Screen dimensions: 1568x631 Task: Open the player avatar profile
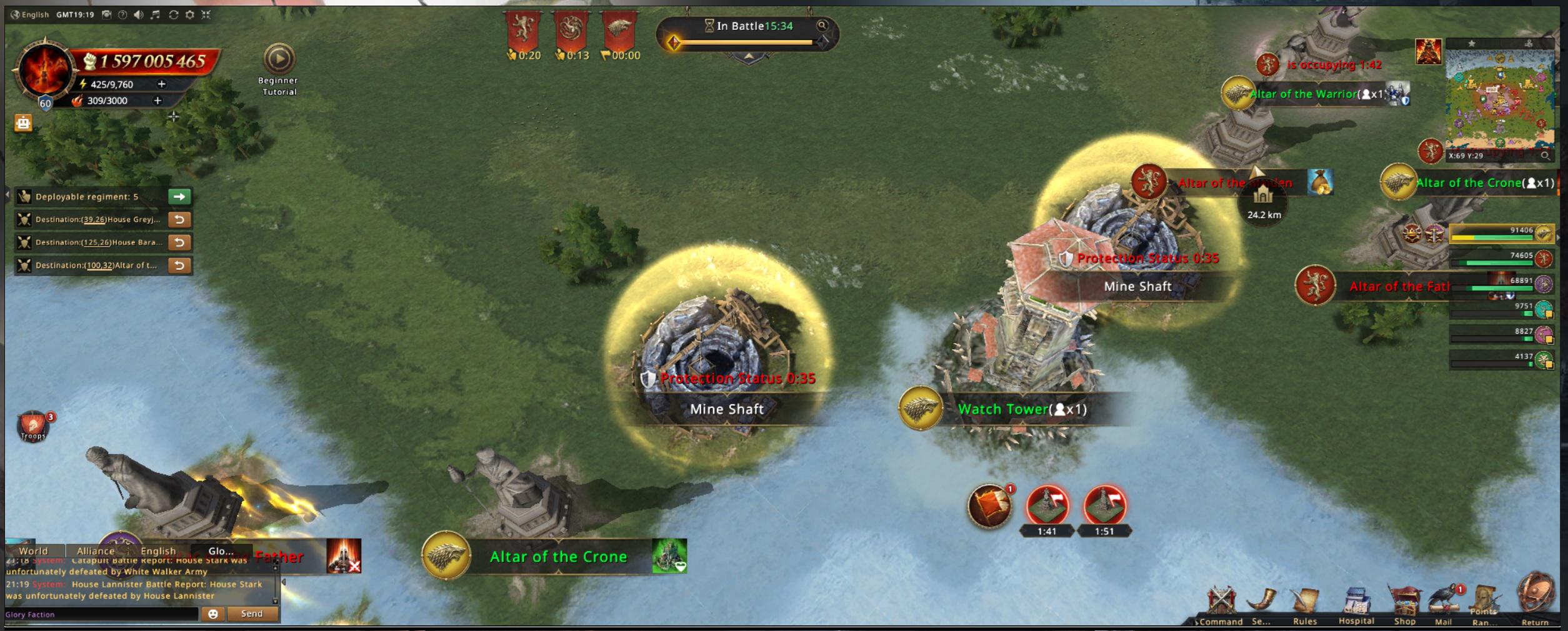coord(44,71)
